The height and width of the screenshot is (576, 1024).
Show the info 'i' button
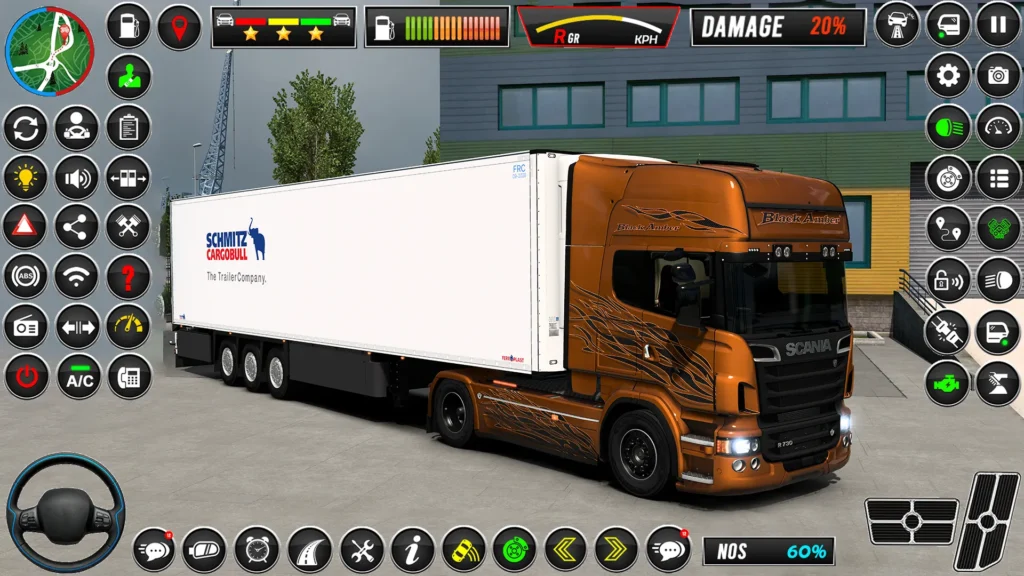pos(412,549)
